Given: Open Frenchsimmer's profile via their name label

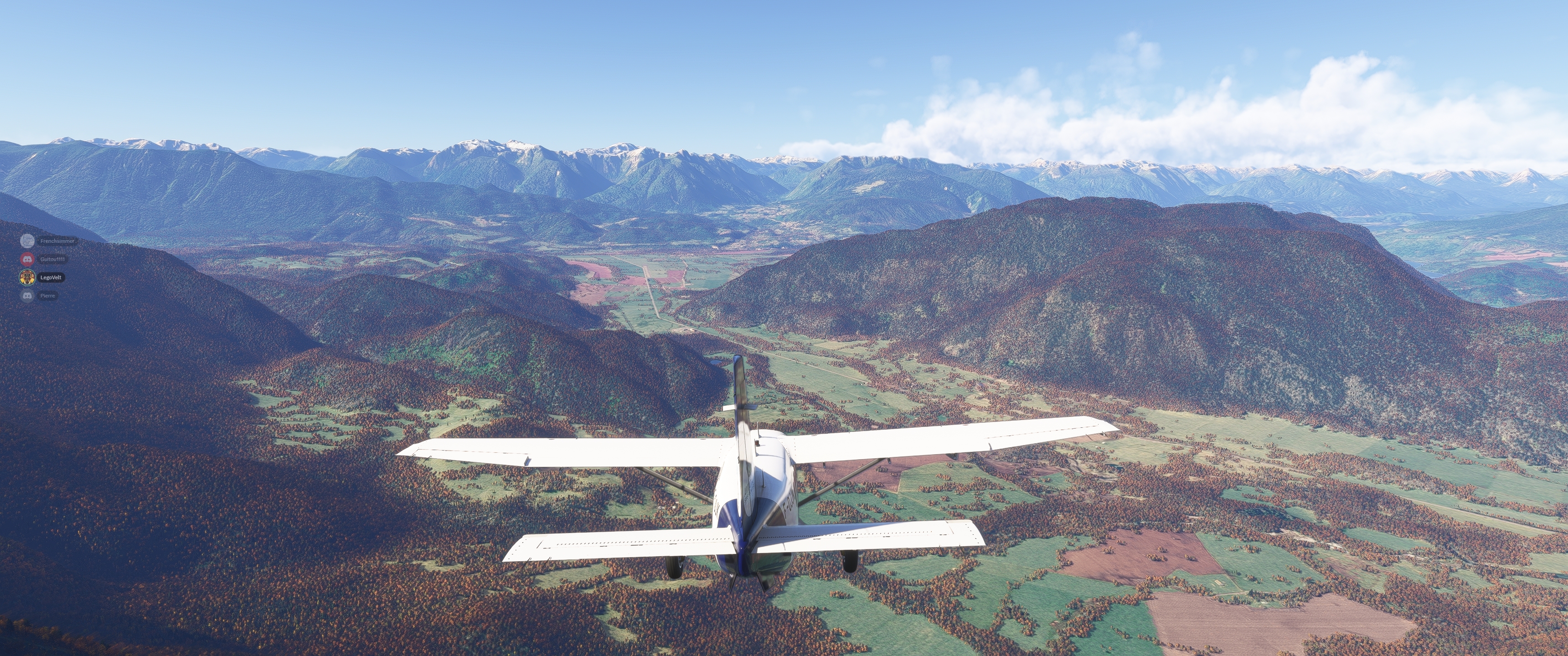Looking at the screenshot, I should (x=58, y=241).
